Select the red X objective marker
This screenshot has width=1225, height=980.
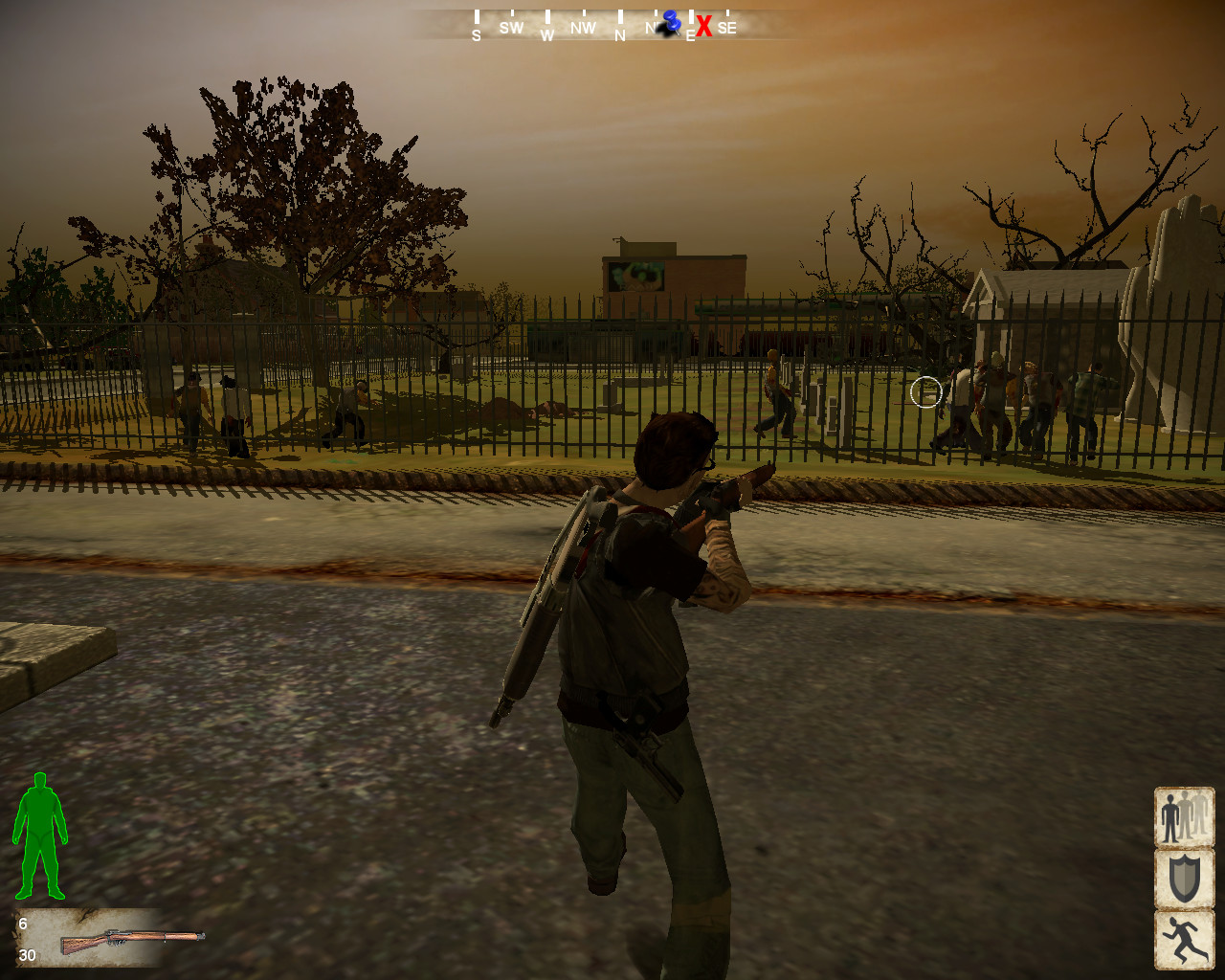(x=705, y=27)
